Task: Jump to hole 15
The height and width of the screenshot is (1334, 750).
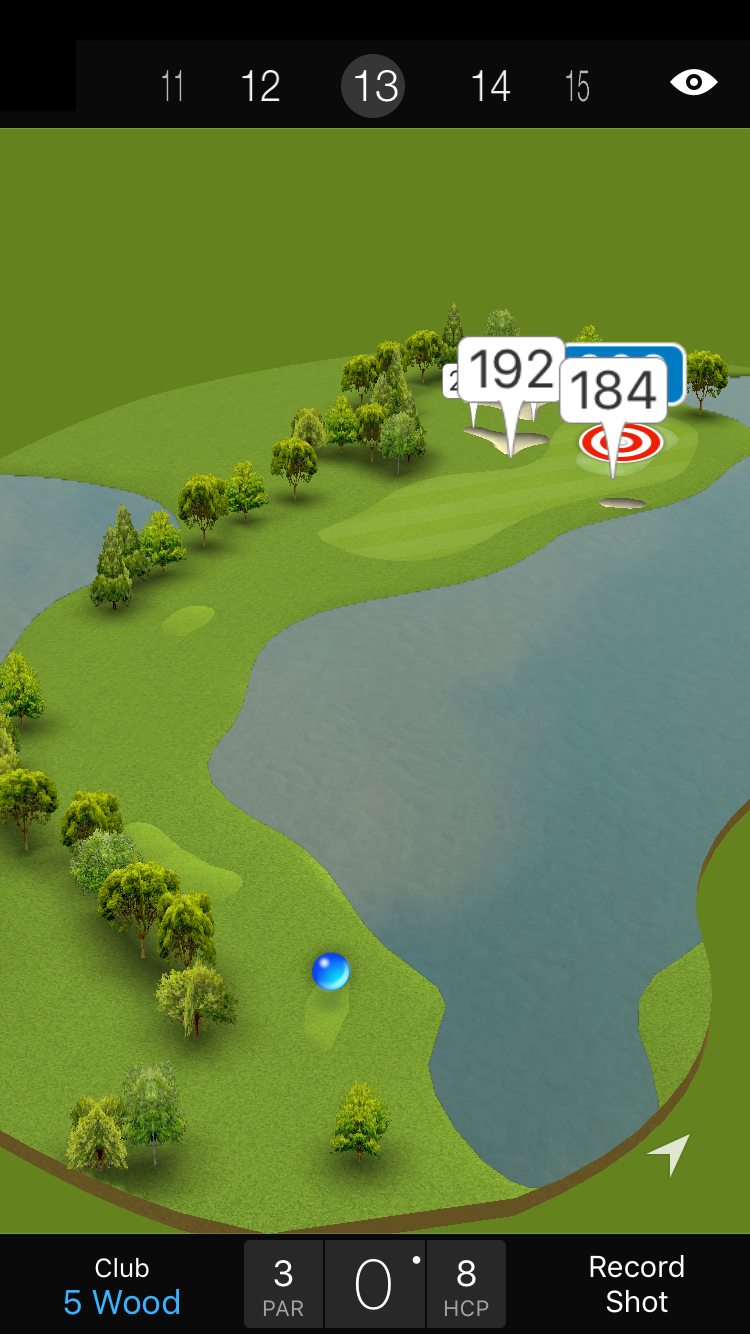Action: click(x=577, y=86)
